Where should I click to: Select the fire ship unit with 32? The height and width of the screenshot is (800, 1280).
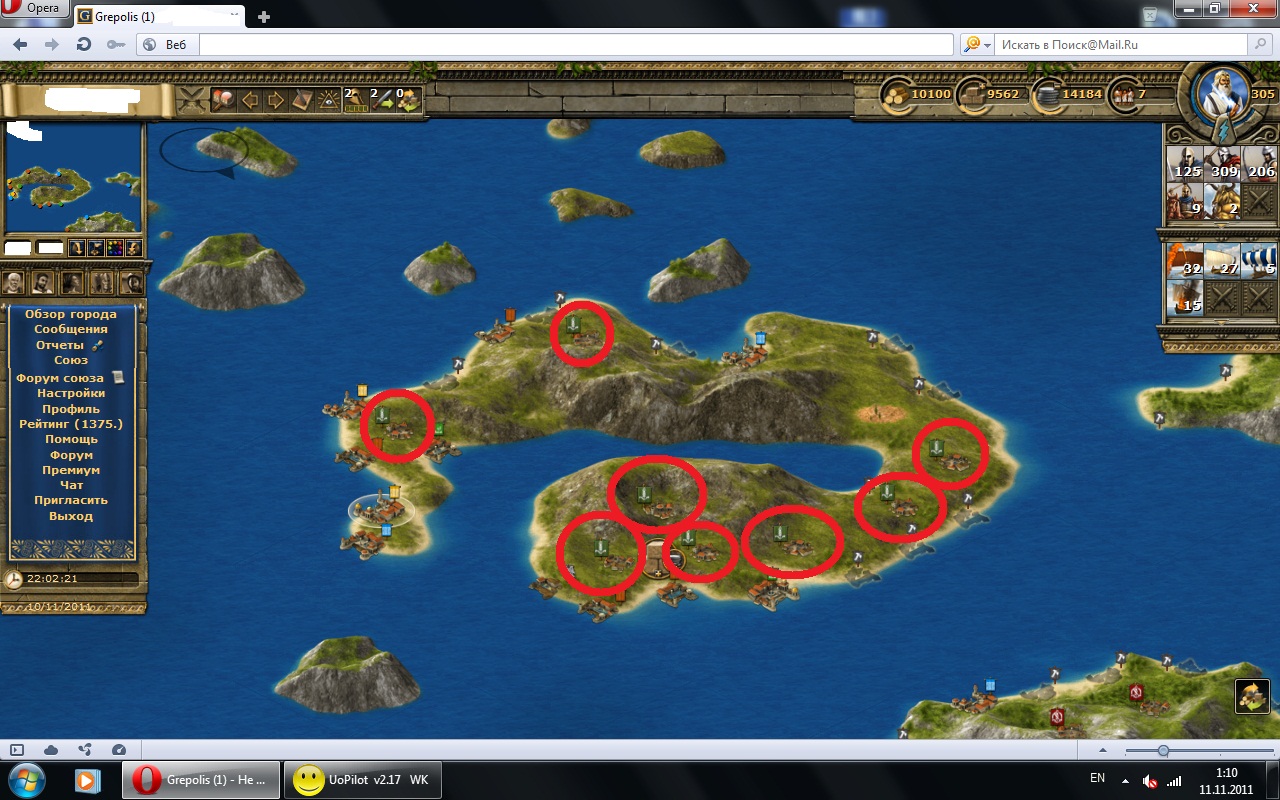pos(1185,260)
